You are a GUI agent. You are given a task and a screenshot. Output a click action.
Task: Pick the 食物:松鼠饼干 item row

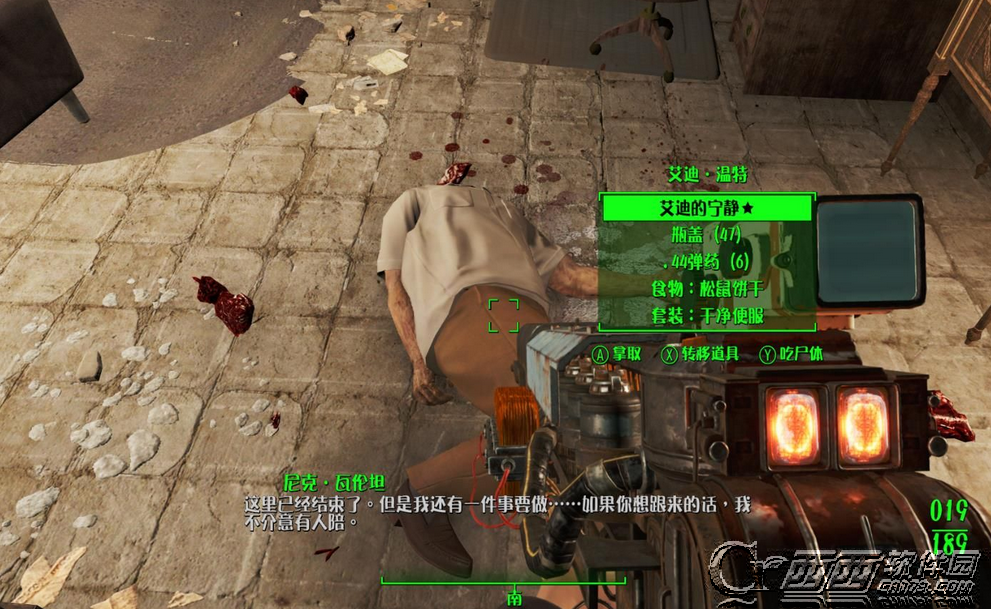pos(706,289)
